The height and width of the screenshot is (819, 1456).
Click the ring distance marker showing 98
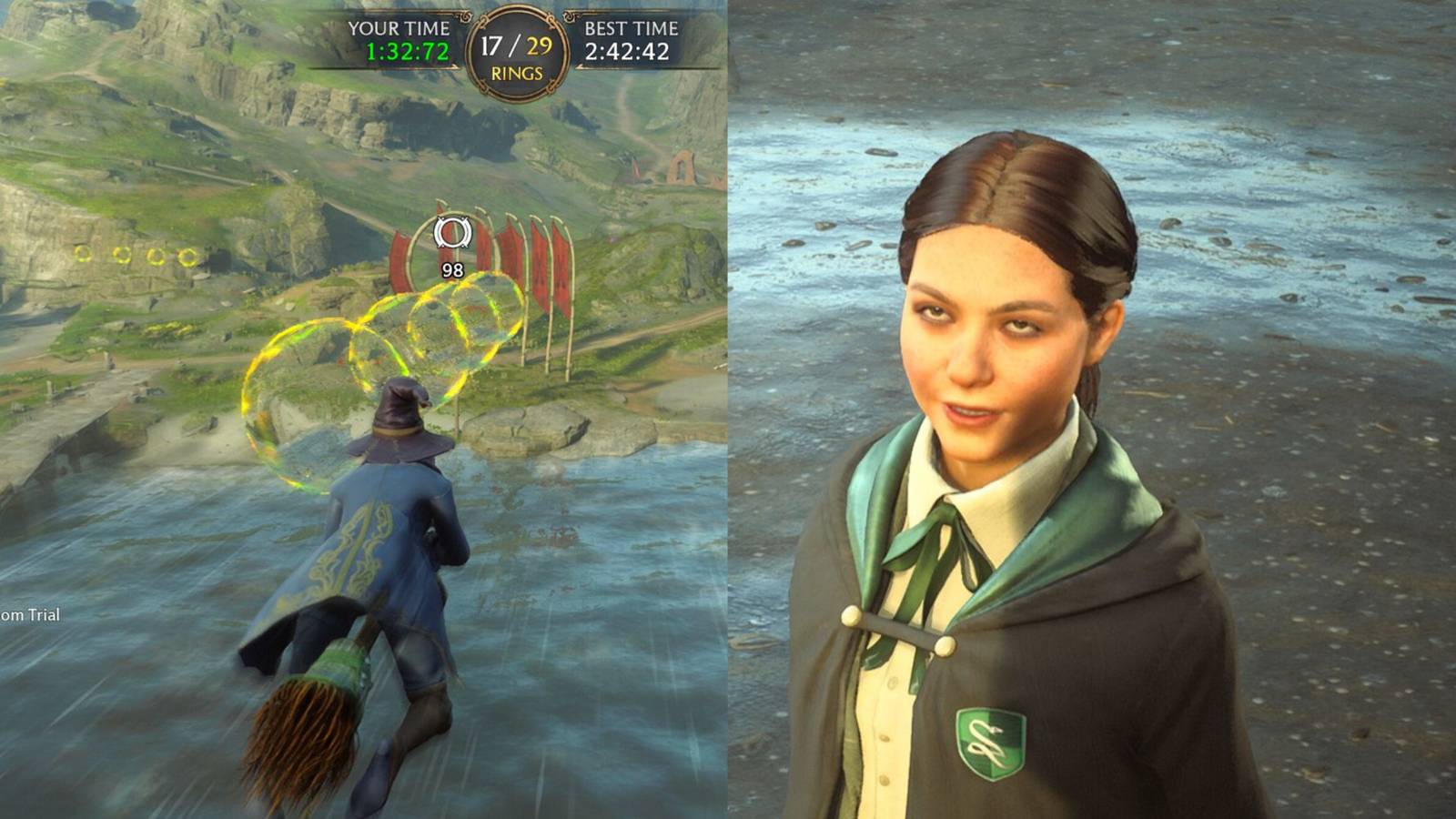(x=455, y=268)
